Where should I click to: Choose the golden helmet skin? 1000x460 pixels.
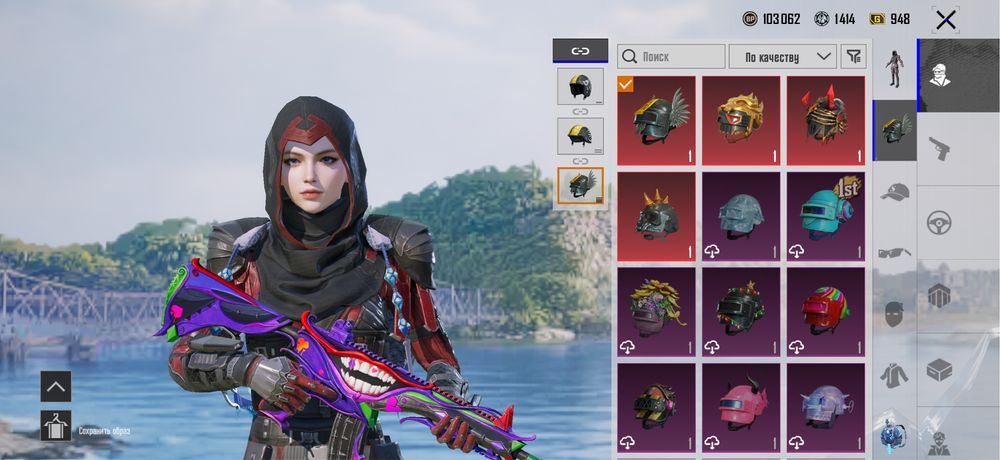[x=740, y=120]
